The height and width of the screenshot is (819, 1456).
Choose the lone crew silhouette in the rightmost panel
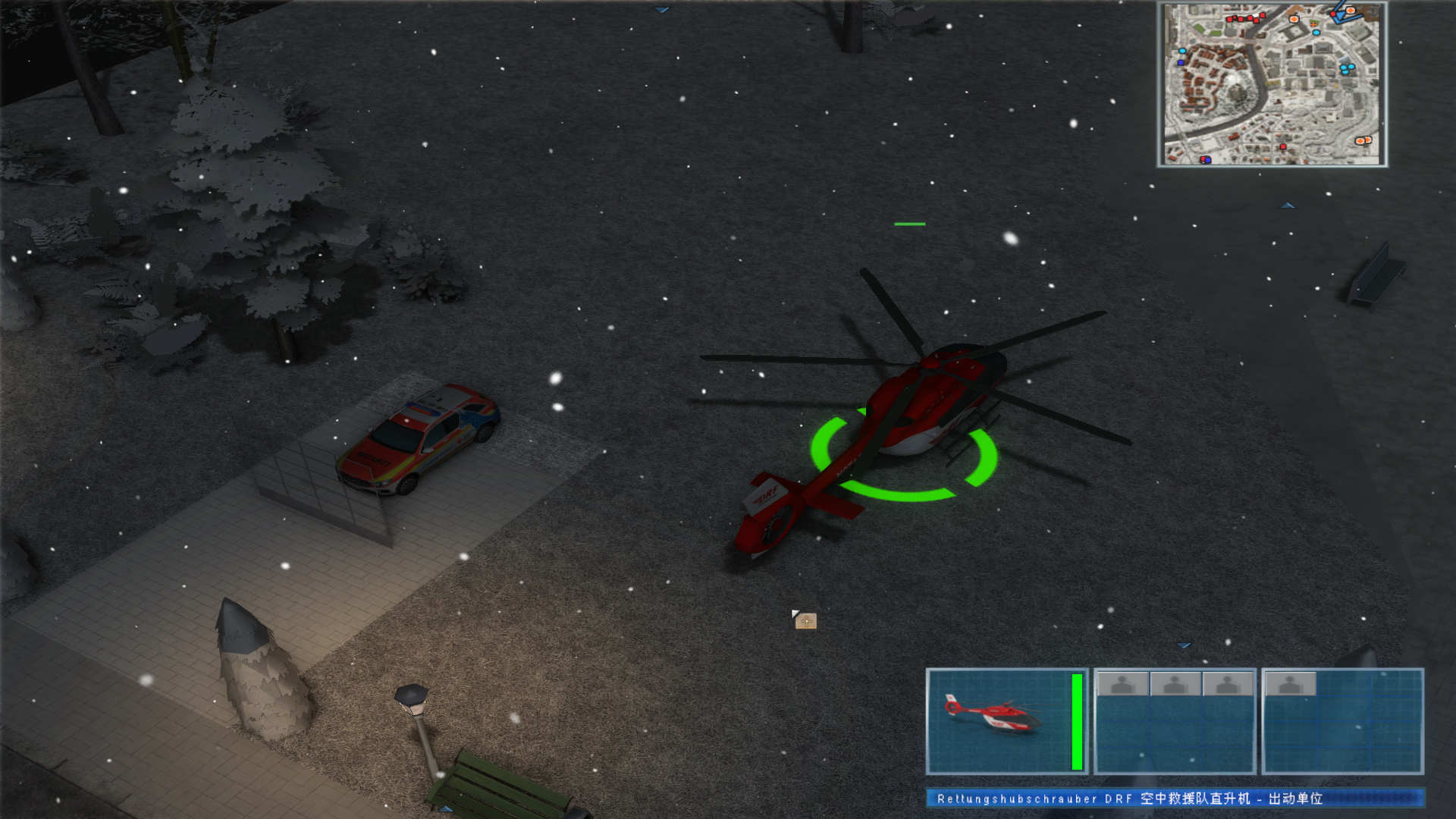coord(1290,685)
